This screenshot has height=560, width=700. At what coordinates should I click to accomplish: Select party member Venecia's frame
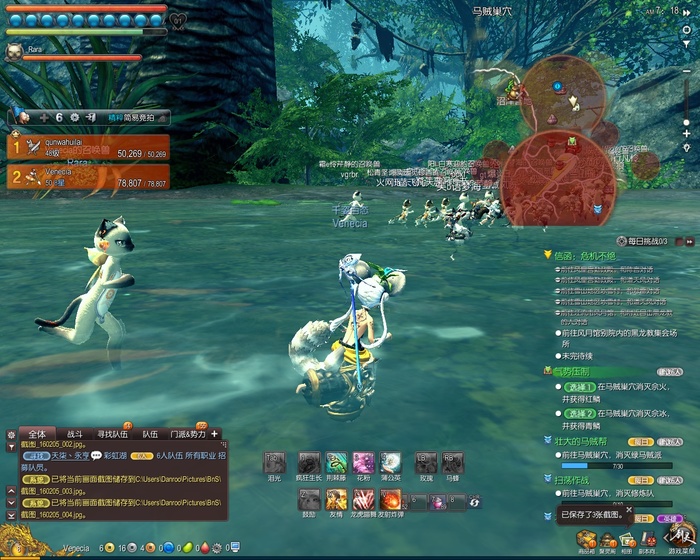tap(88, 178)
